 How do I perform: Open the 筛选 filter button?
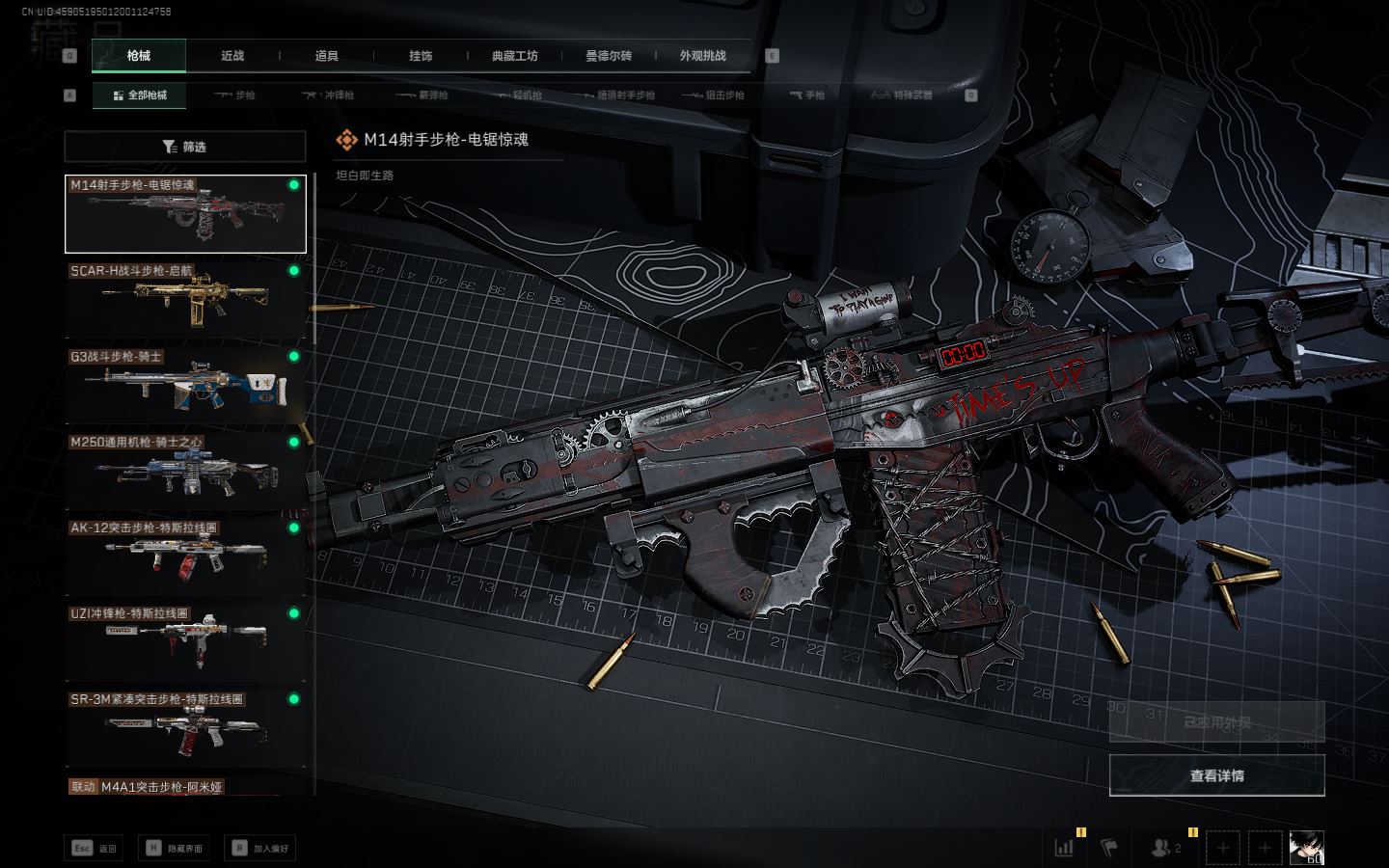[185, 147]
